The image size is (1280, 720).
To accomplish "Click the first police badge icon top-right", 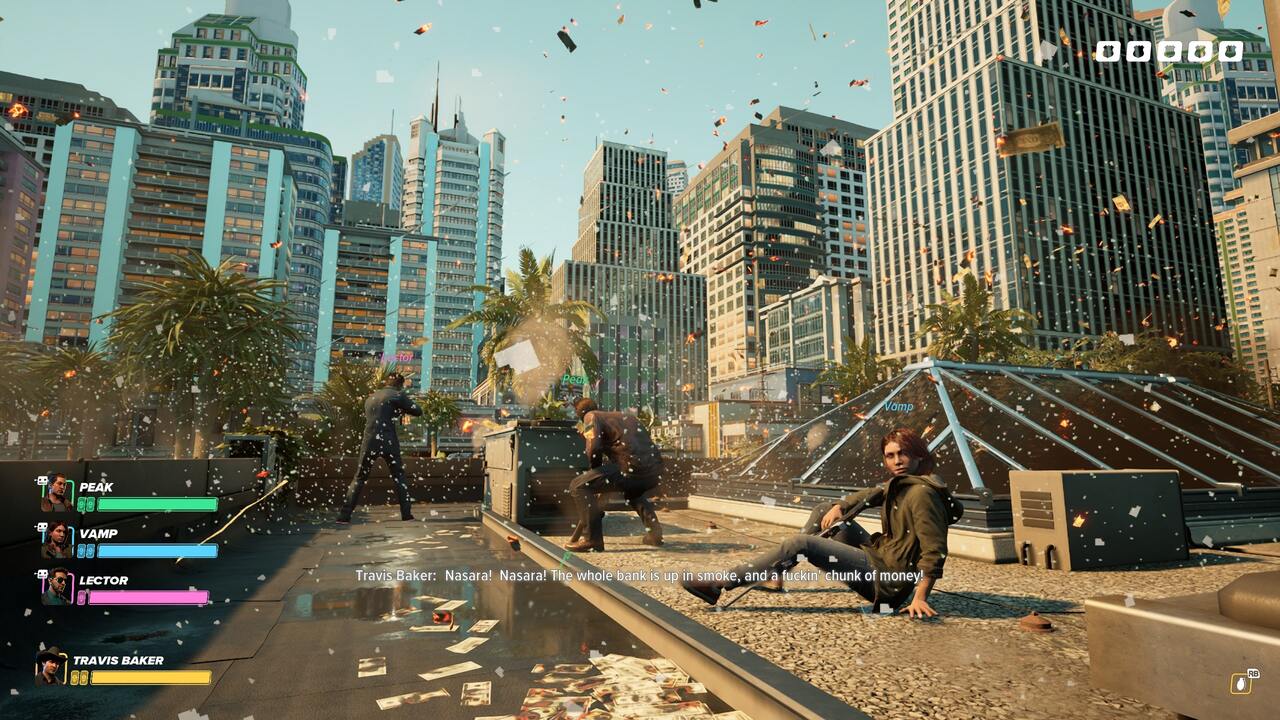I will pos(1108,50).
